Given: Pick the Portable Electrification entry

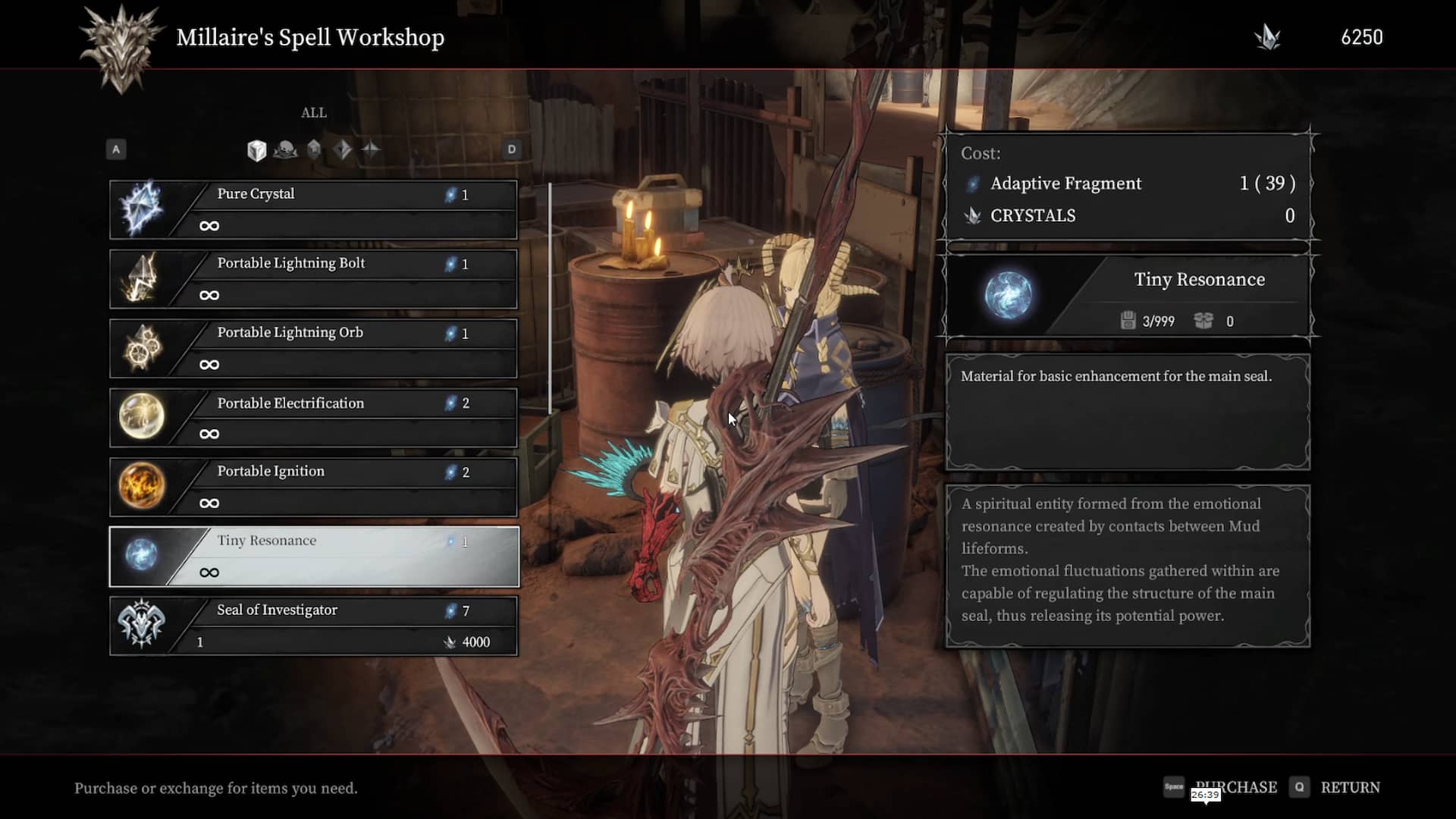Looking at the screenshot, I should tap(314, 418).
